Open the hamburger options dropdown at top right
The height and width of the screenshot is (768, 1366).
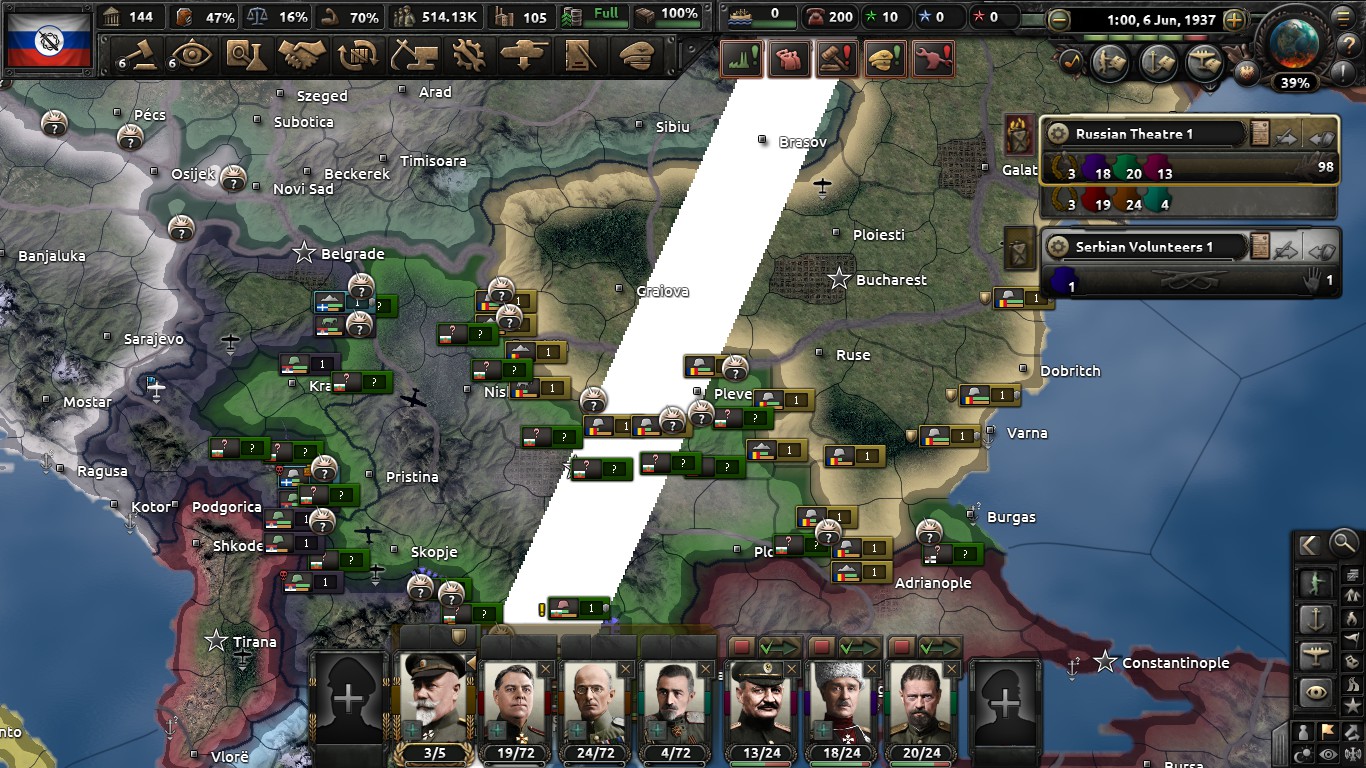point(1343,17)
